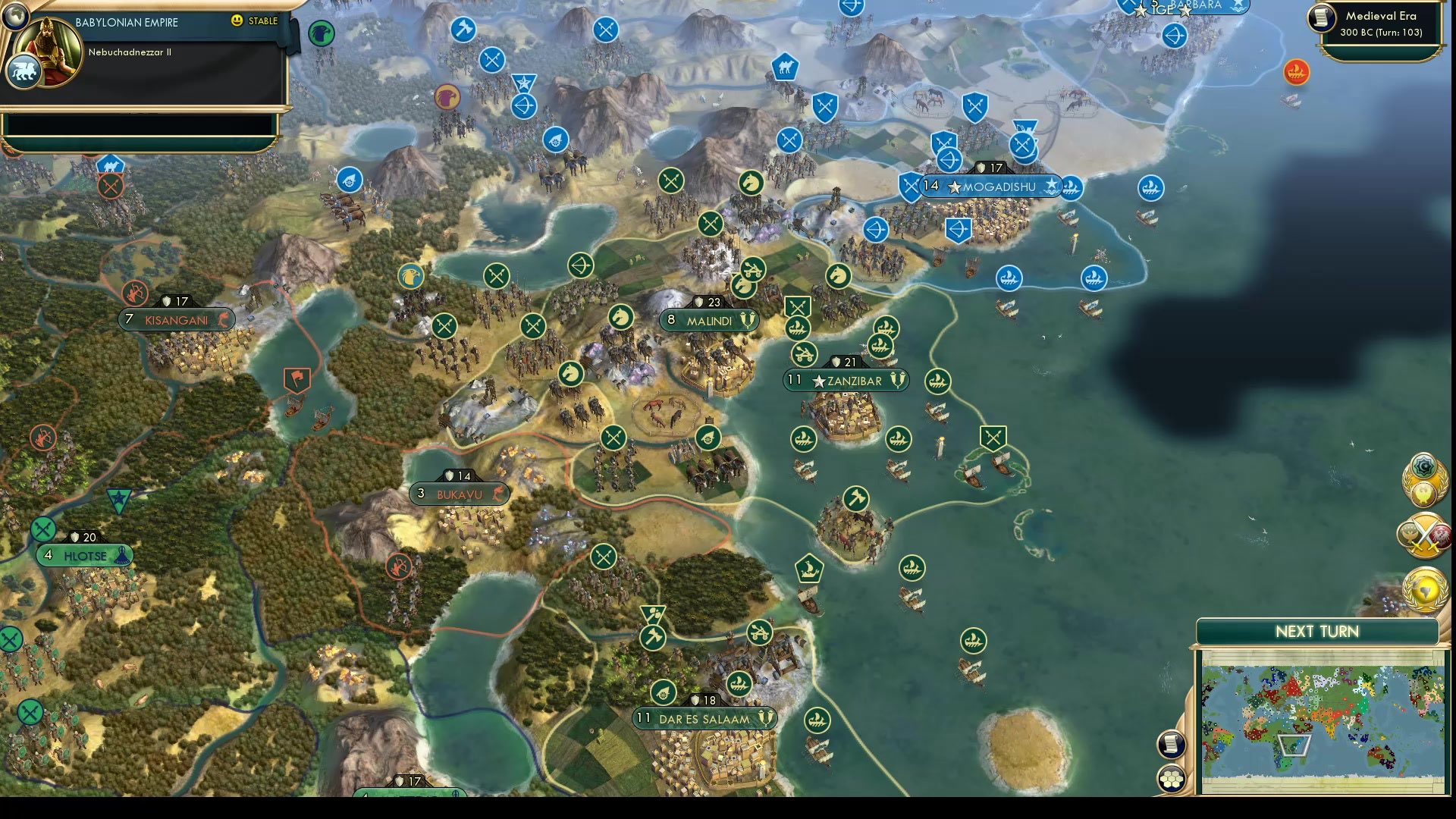This screenshot has height=819, width=1456.
Task: Open the Zanzibar city screen via its banner
Action: click(844, 381)
